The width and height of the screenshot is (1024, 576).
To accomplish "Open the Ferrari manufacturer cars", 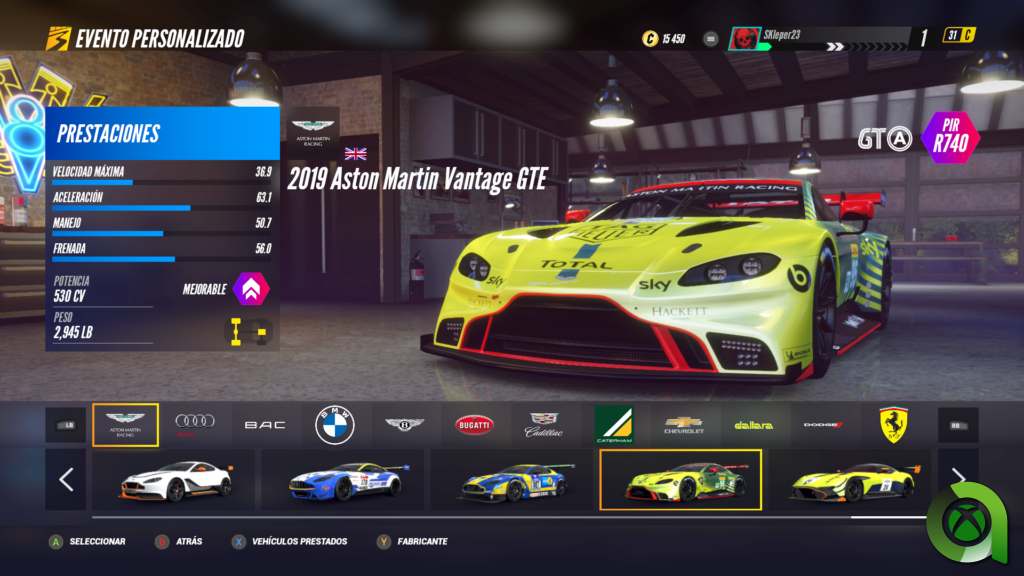I will (x=892, y=425).
